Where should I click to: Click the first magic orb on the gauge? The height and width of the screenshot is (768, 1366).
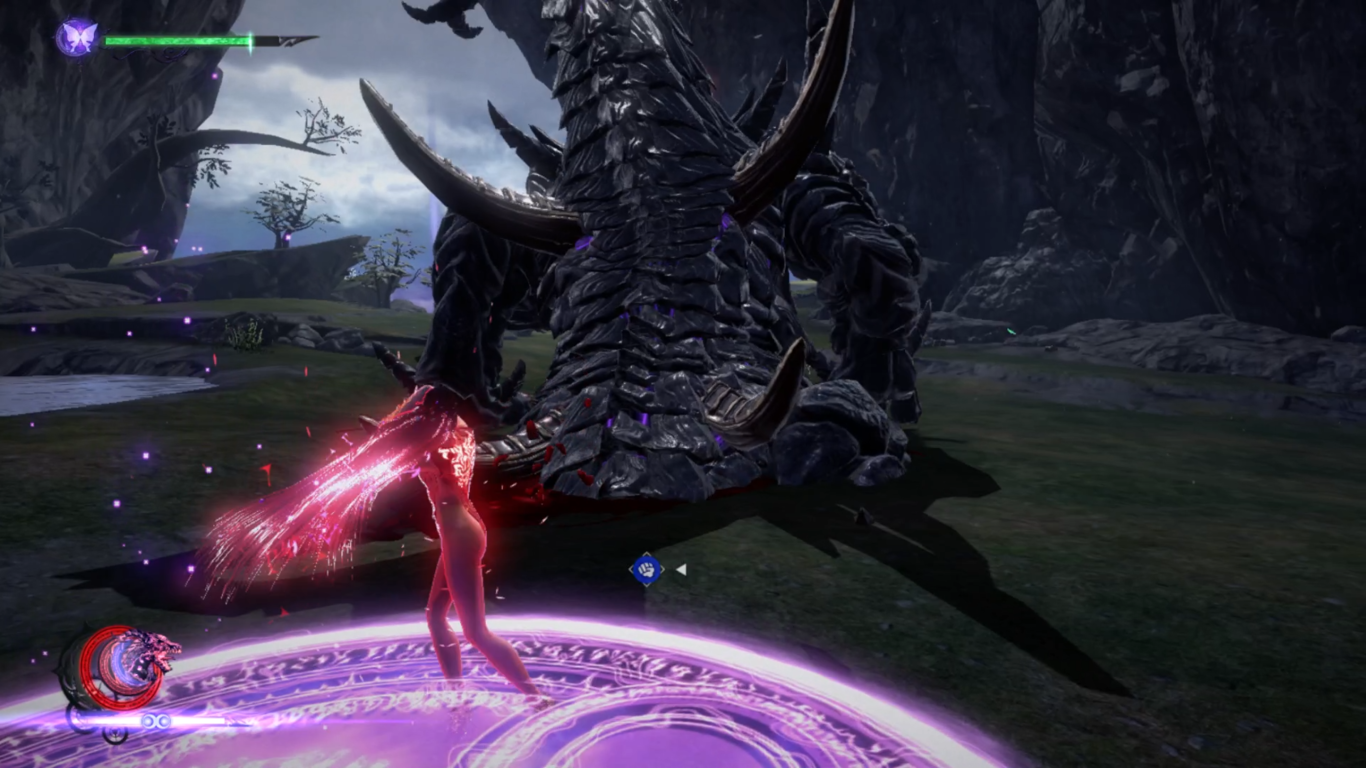(148, 720)
